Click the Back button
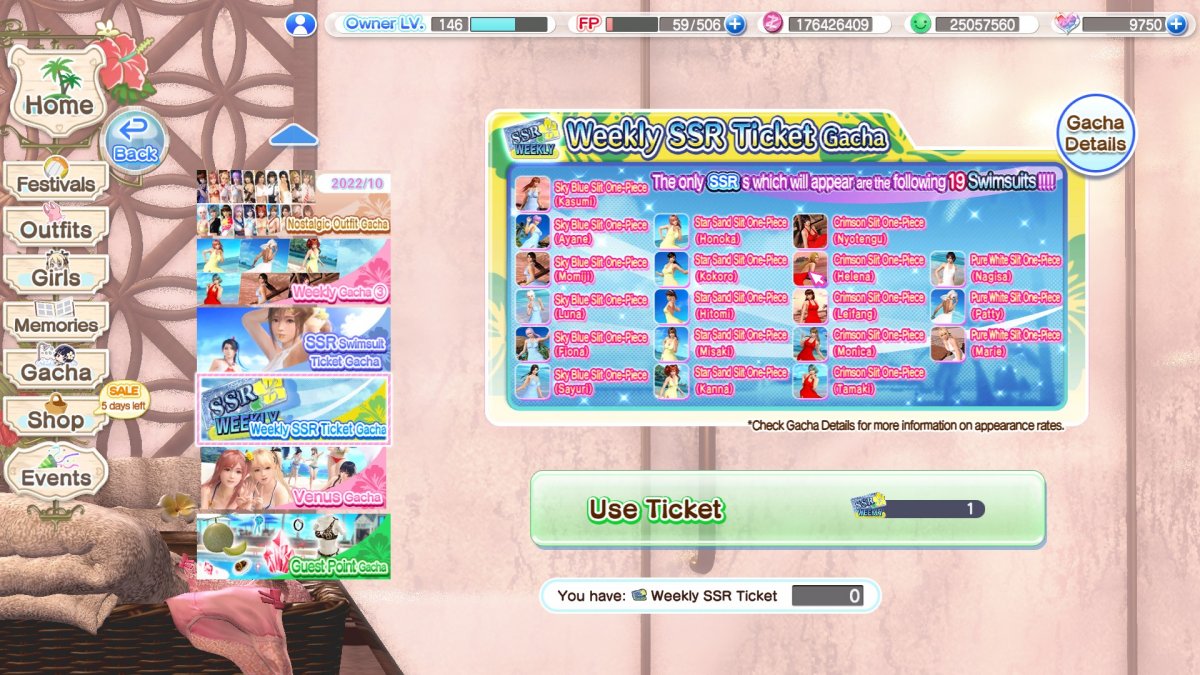1200x675 pixels. tap(135, 142)
